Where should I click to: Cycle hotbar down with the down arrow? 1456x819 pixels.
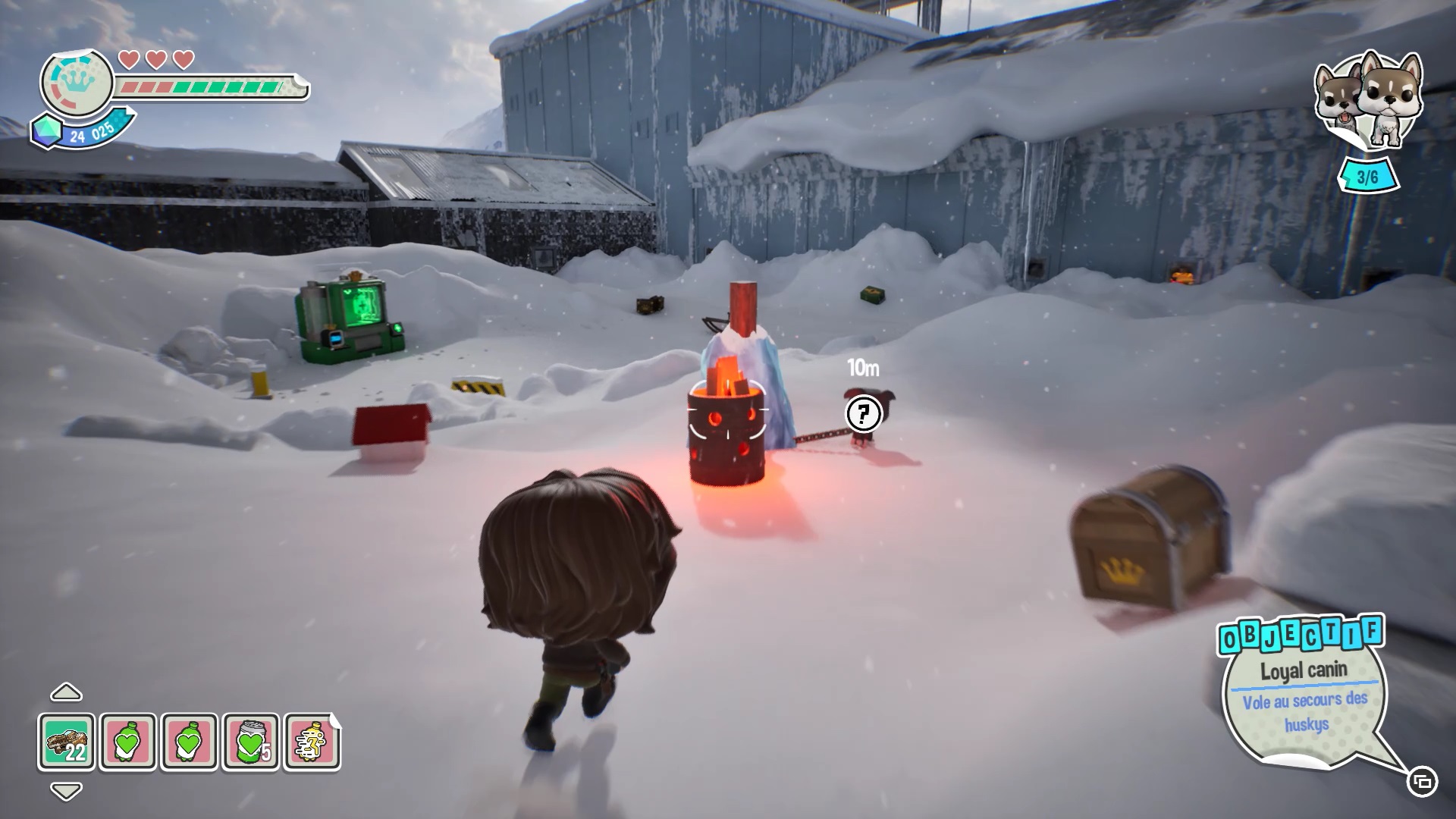click(x=66, y=791)
